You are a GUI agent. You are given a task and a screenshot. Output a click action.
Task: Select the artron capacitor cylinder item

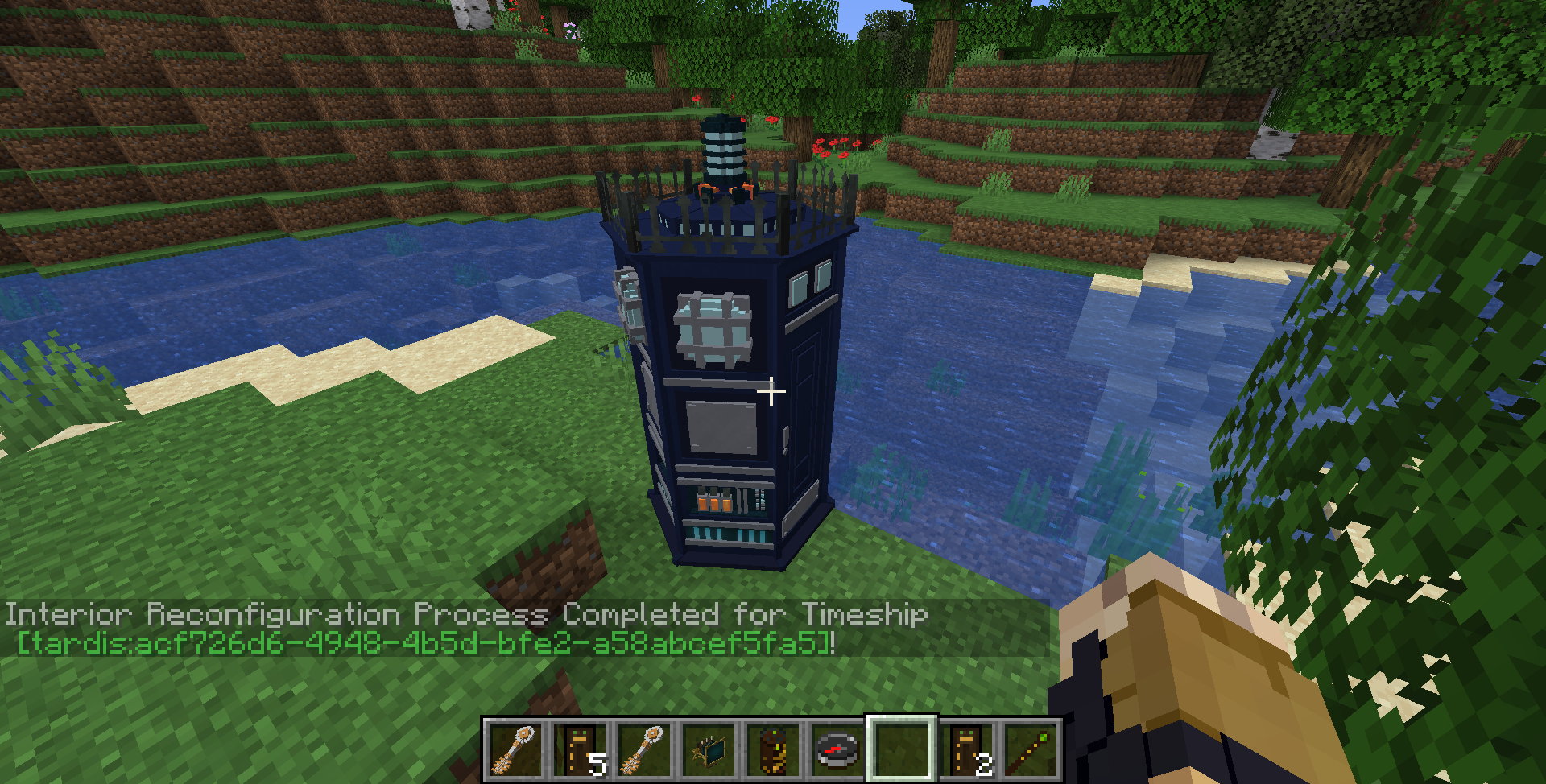[771, 750]
